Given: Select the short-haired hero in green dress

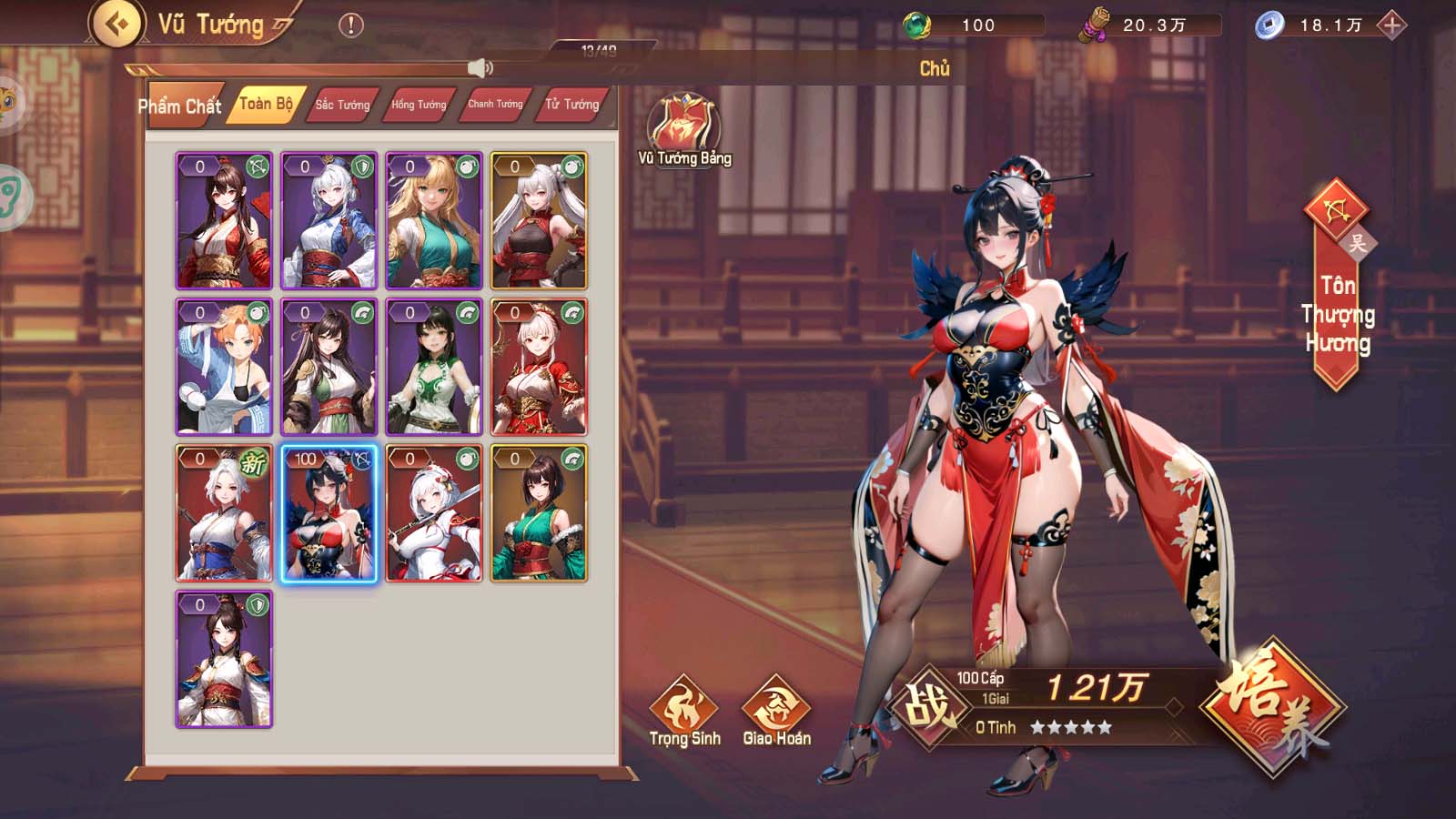Looking at the screenshot, I should click(x=539, y=513).
